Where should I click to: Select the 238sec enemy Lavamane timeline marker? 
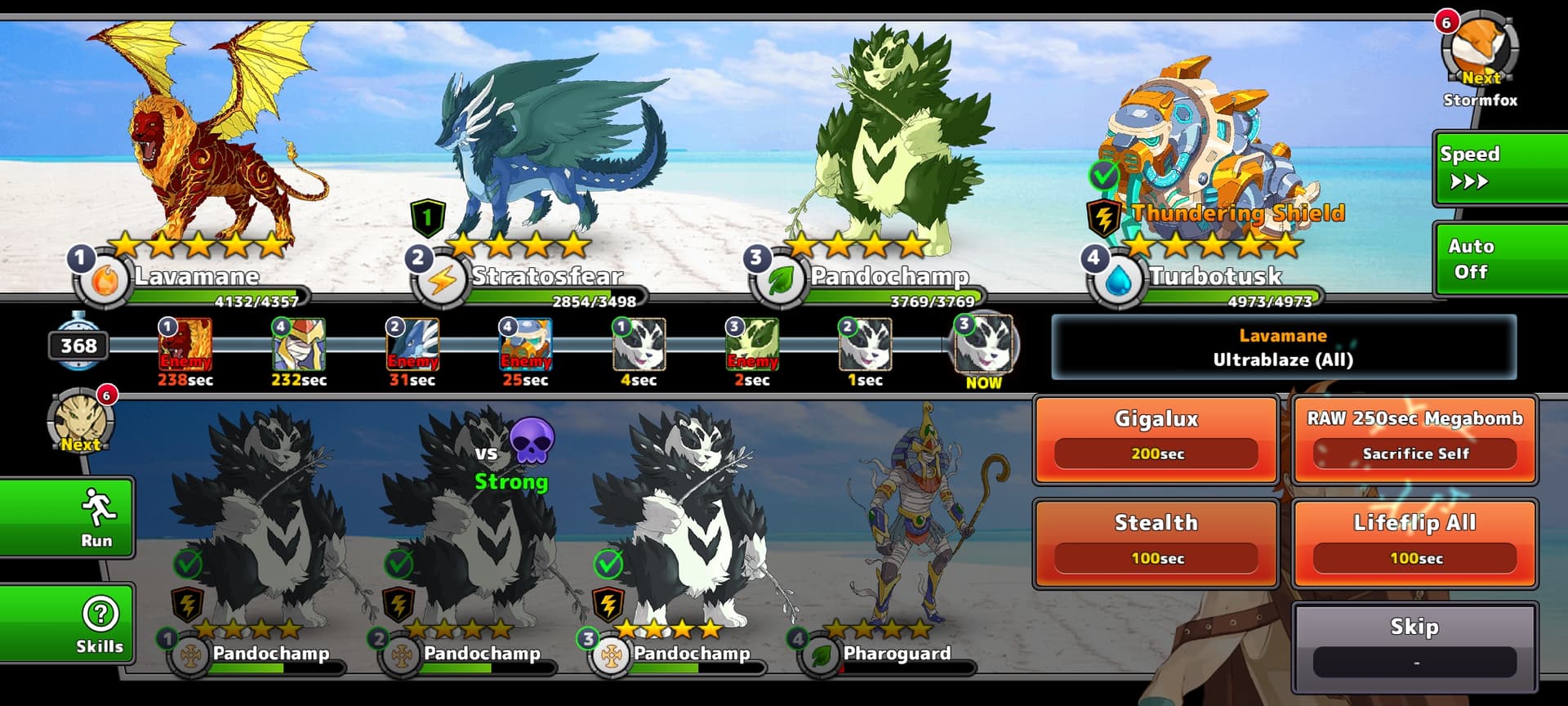185,345
